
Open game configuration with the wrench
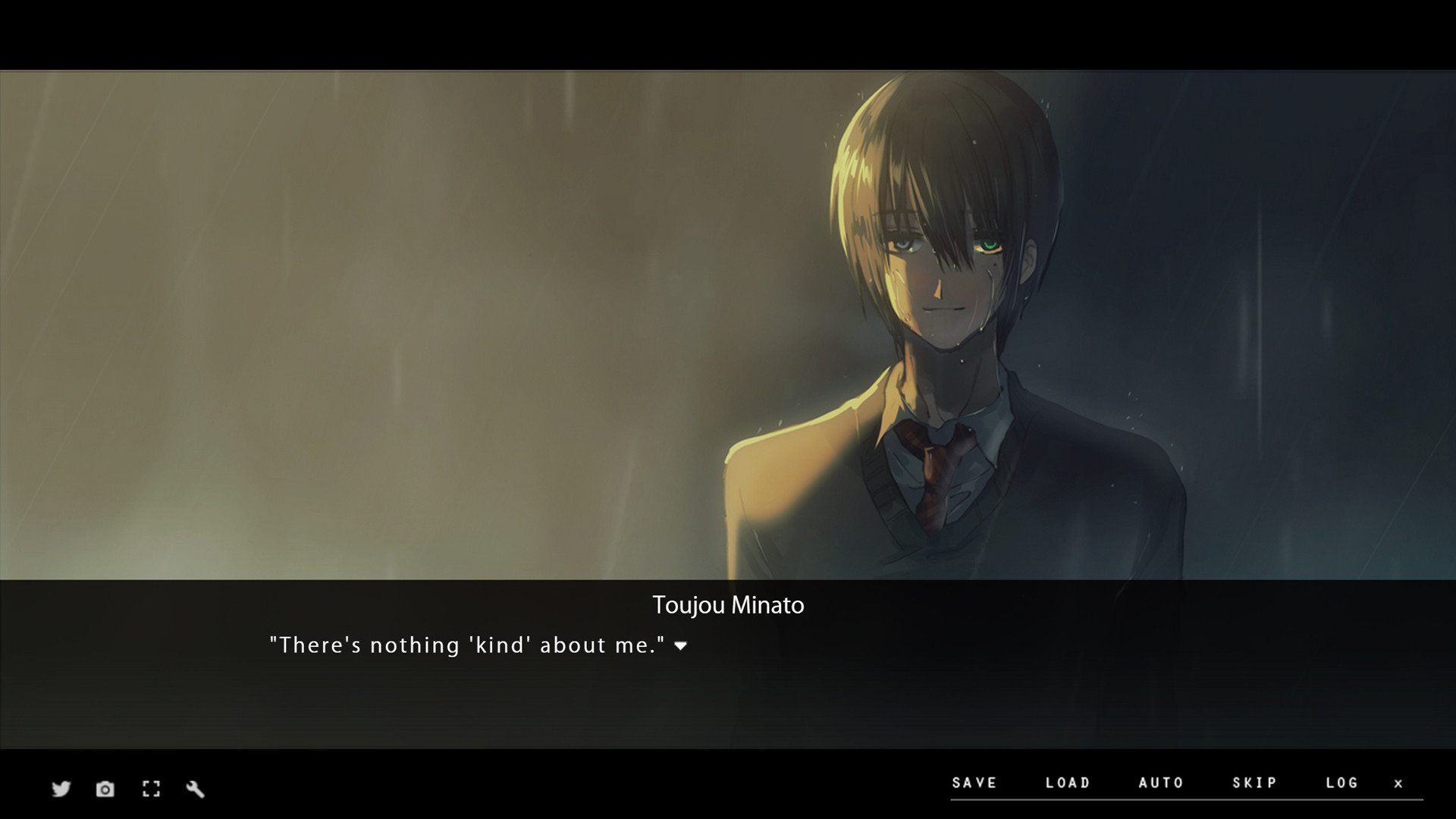tap(196, 789)
